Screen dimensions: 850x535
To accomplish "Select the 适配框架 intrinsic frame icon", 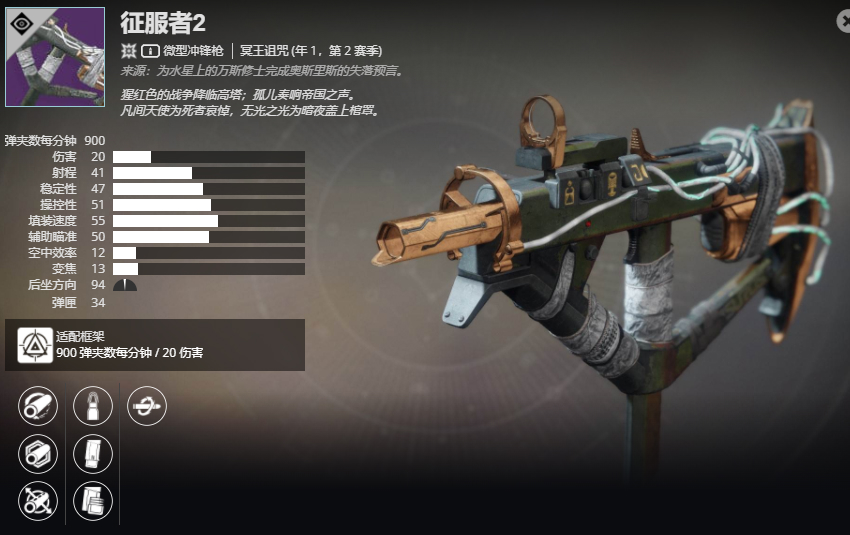I will [x=35, y=345].
